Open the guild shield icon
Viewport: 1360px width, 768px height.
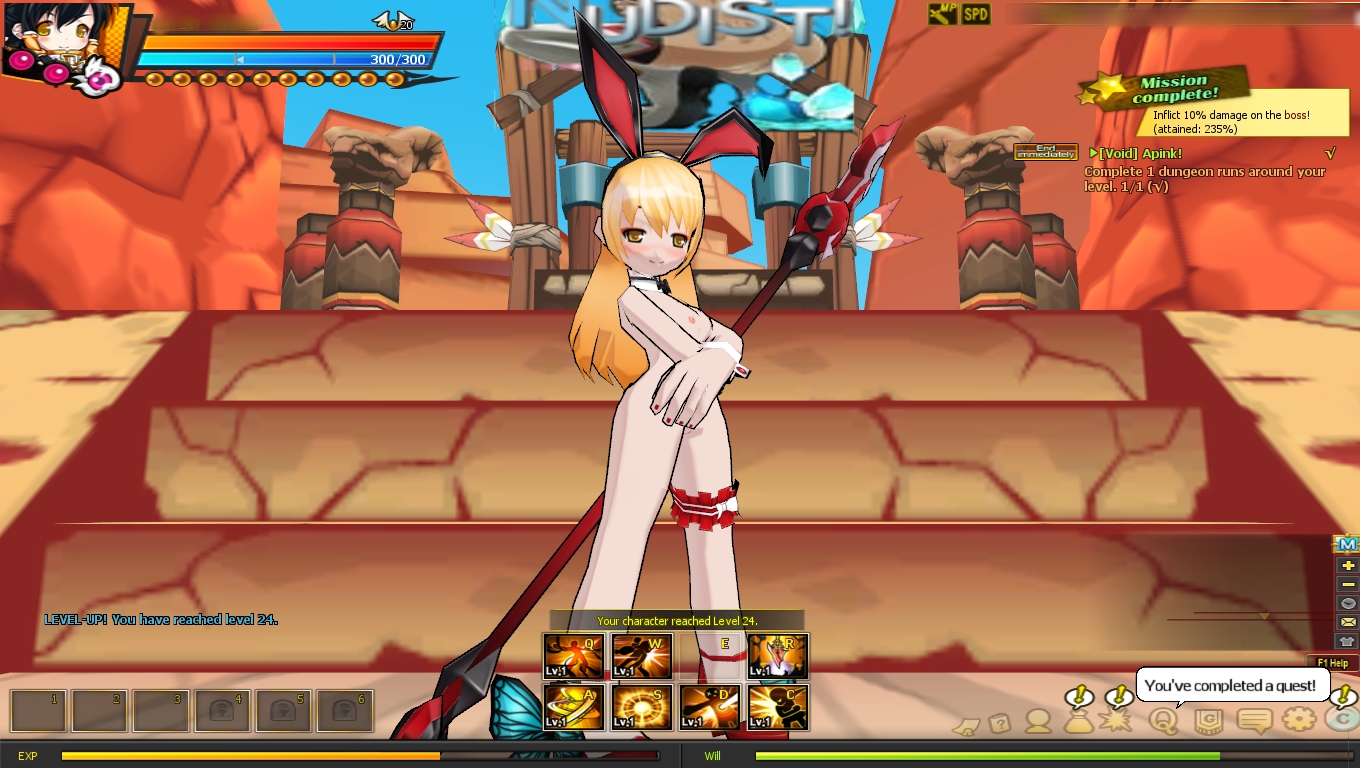tap(1208, 720)
